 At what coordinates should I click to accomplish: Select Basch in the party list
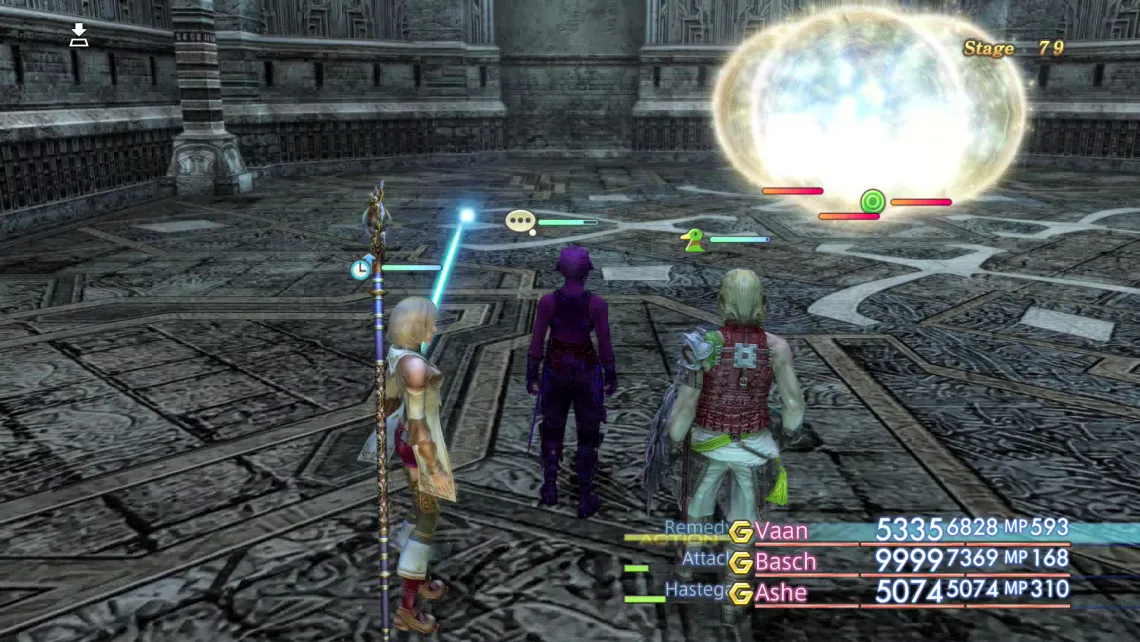(785, 561)
